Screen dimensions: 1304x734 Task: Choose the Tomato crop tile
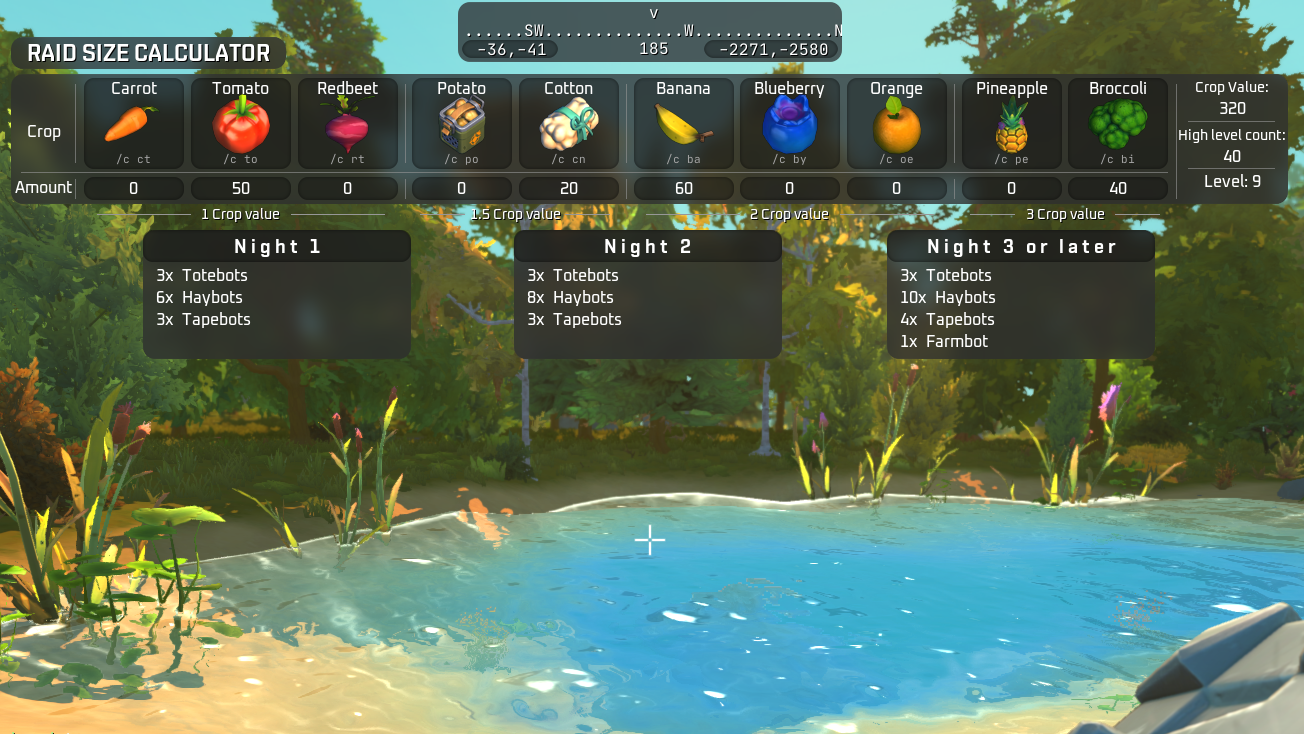pos(241,124)
